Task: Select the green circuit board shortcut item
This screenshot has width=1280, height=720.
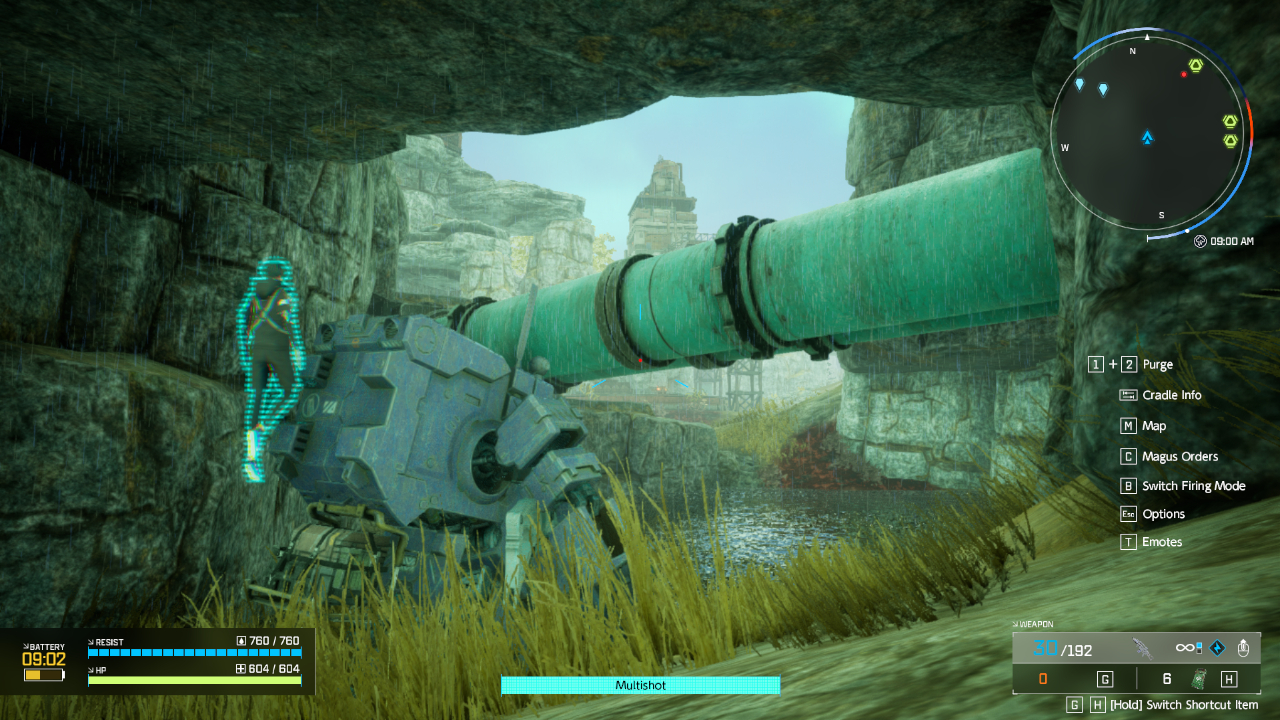Action: [x=1198, y=680]
